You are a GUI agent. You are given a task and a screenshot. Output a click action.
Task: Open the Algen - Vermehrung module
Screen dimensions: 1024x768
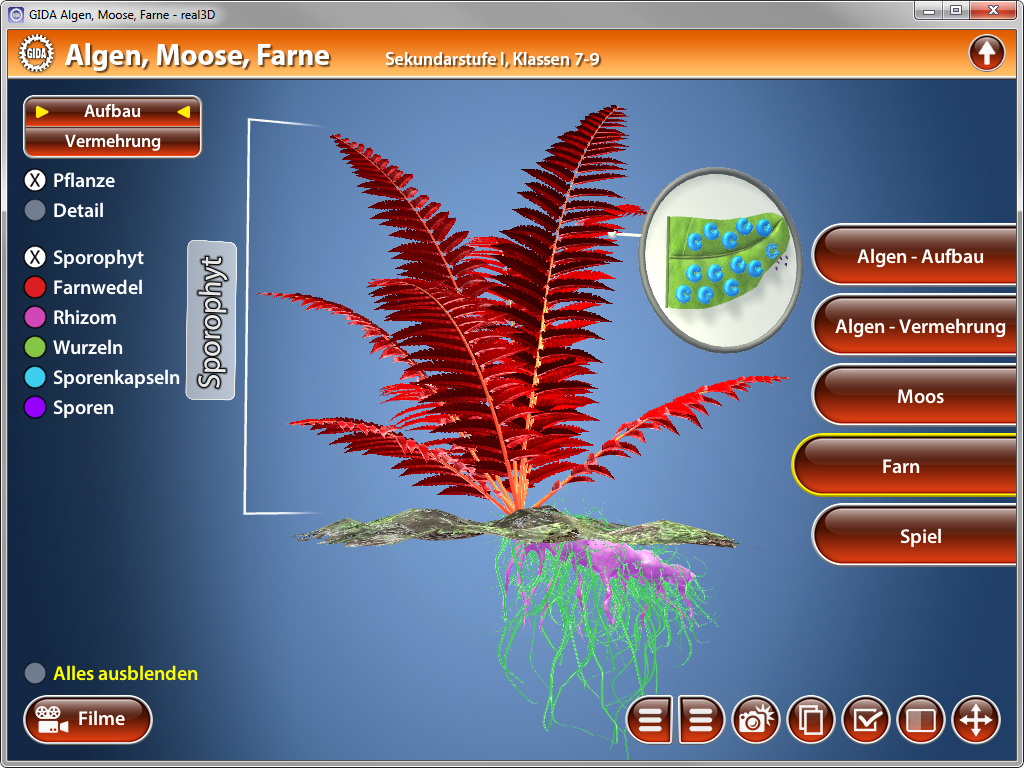(x=919, y=327)
